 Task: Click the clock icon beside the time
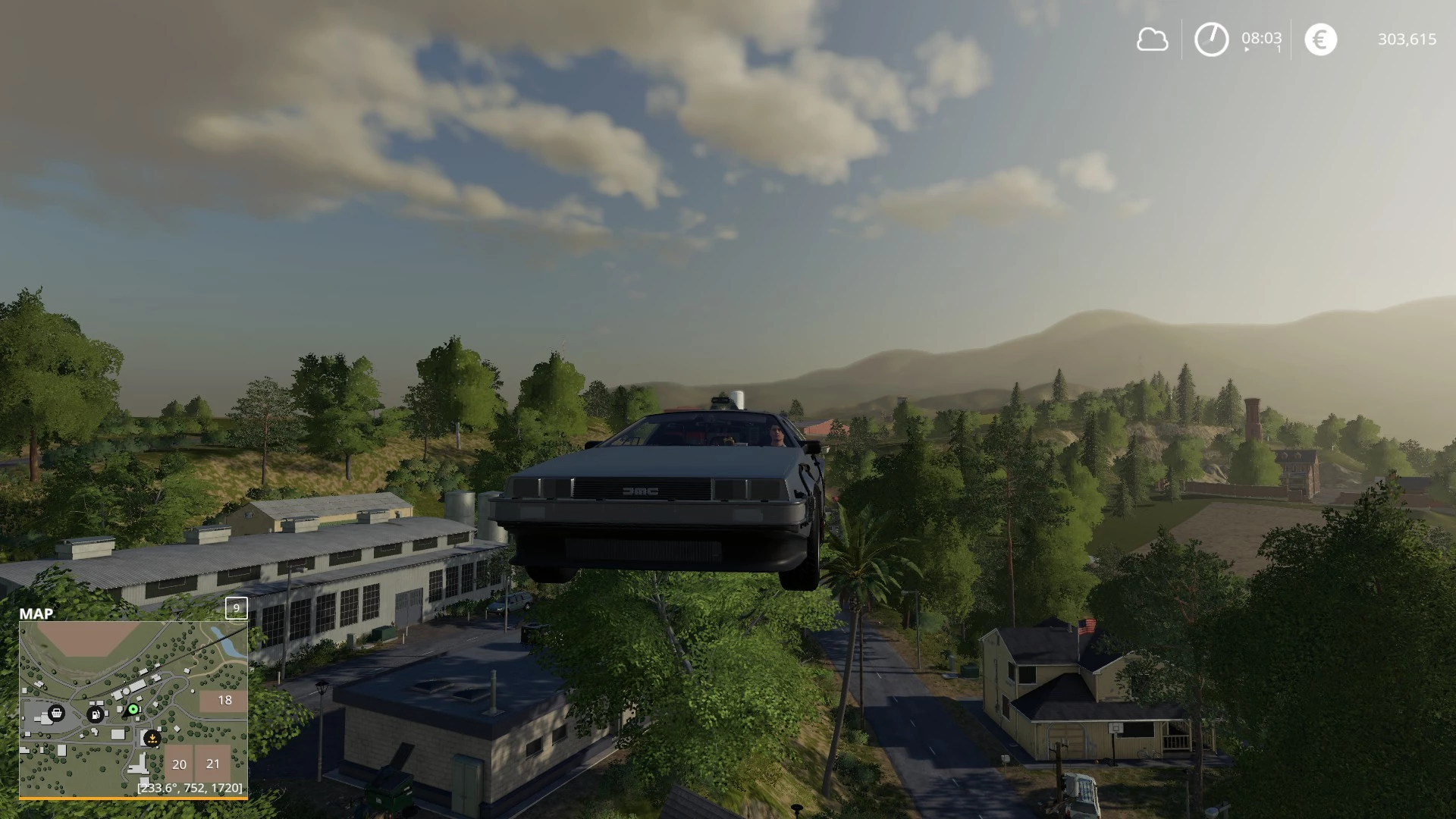(x=1211, y=39)
